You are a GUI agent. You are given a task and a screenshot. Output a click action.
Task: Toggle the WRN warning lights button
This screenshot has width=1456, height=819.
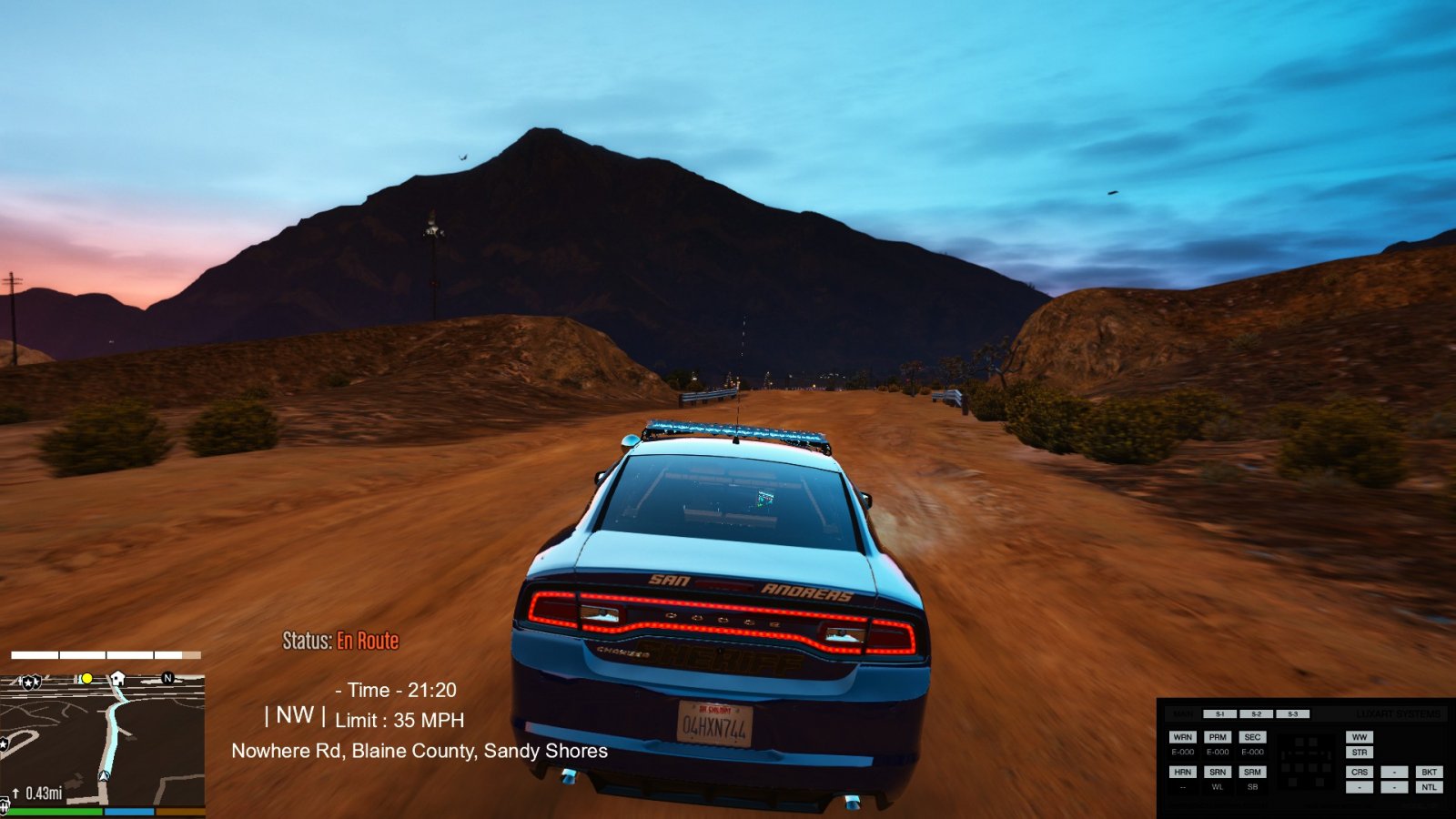point(1182,737)
